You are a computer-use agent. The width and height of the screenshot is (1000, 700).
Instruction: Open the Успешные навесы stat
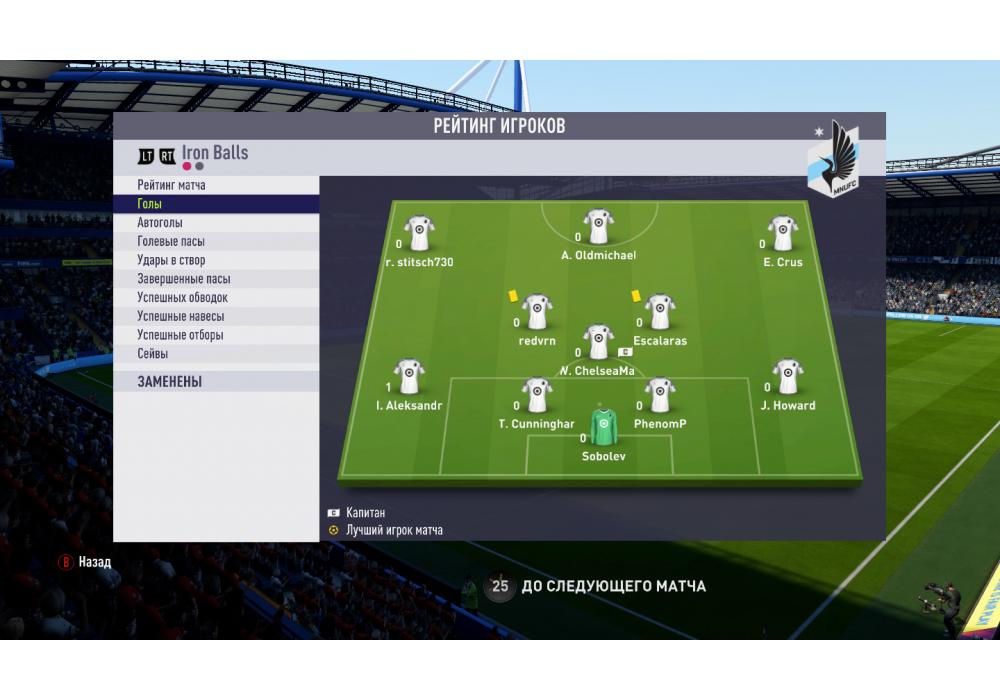(x=216, y=316)
